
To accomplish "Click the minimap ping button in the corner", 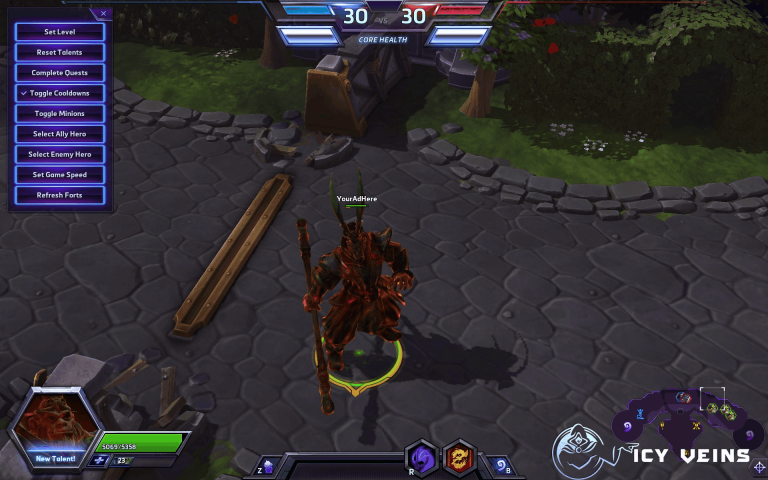I will click(758, 465).
